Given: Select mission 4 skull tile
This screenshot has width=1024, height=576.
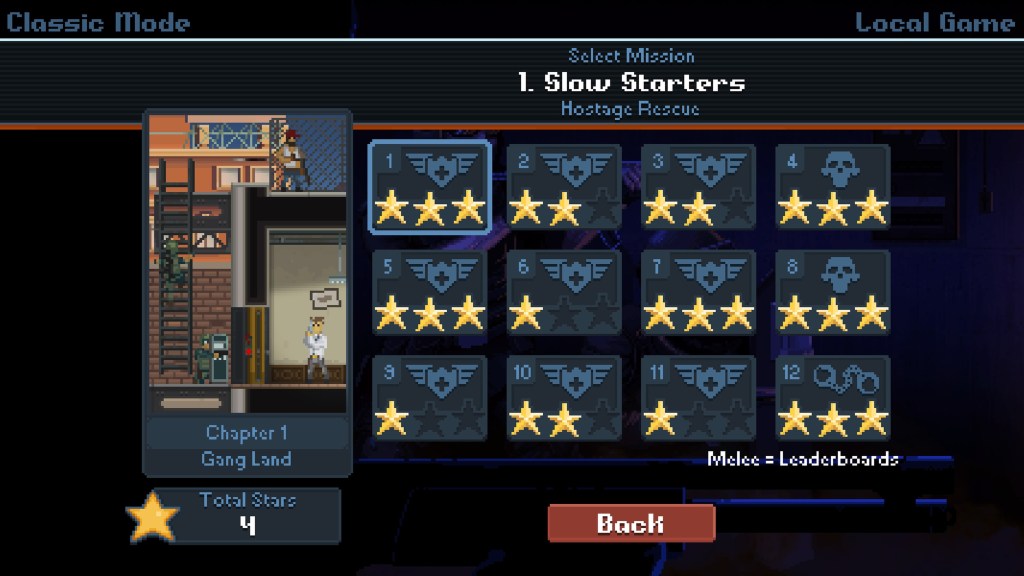Looking at the screenshot, I should pos(833,187).
